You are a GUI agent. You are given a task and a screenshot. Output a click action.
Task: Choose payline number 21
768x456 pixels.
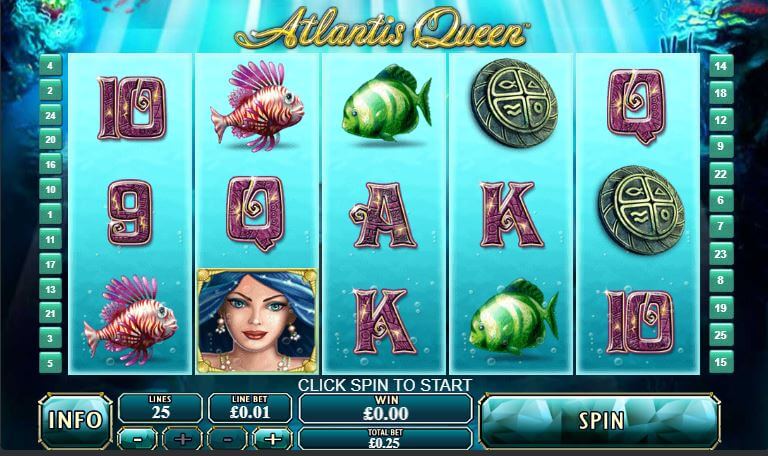pos(50,313)
